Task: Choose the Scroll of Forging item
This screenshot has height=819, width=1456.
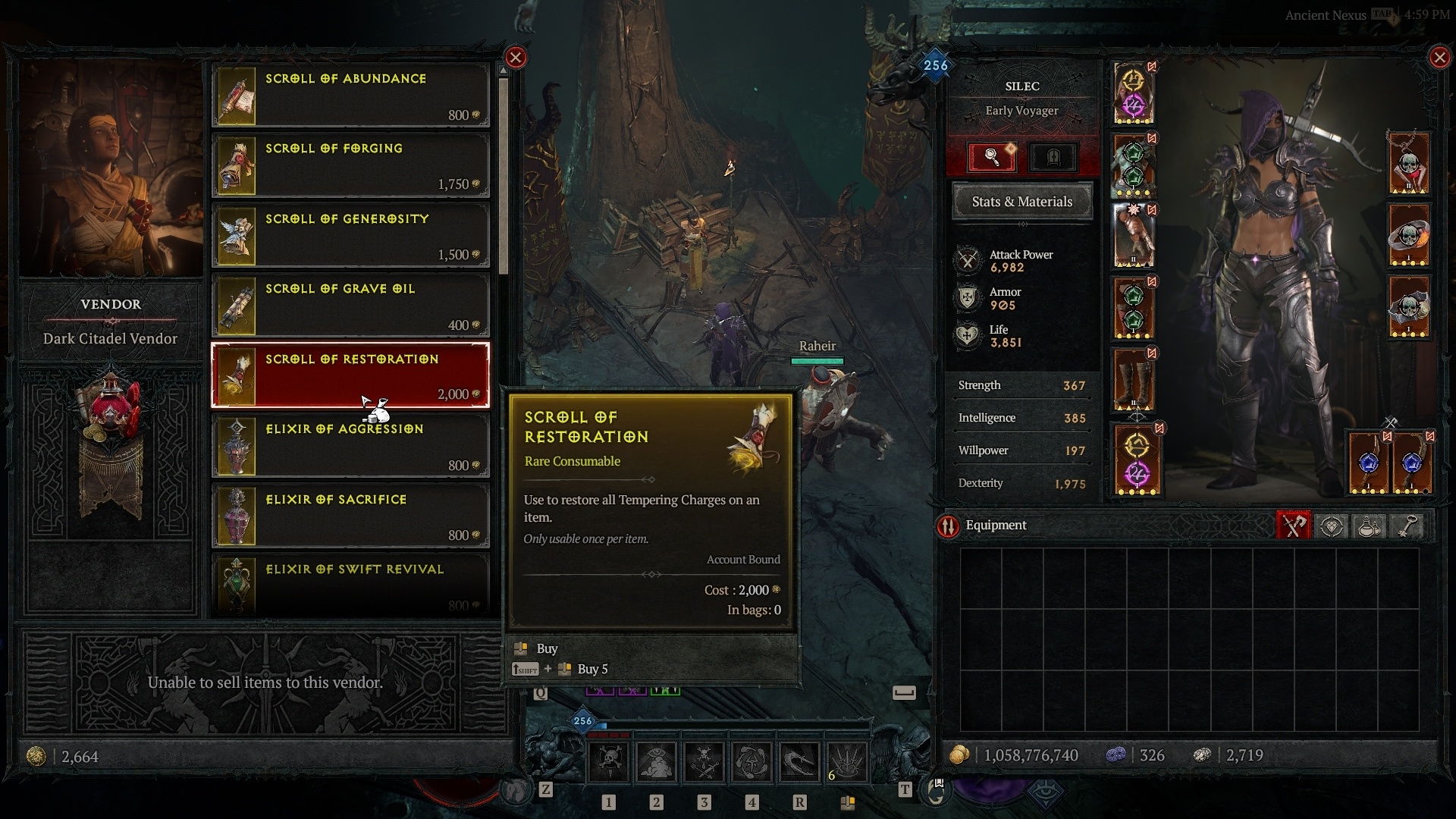Action: (350, 165)
